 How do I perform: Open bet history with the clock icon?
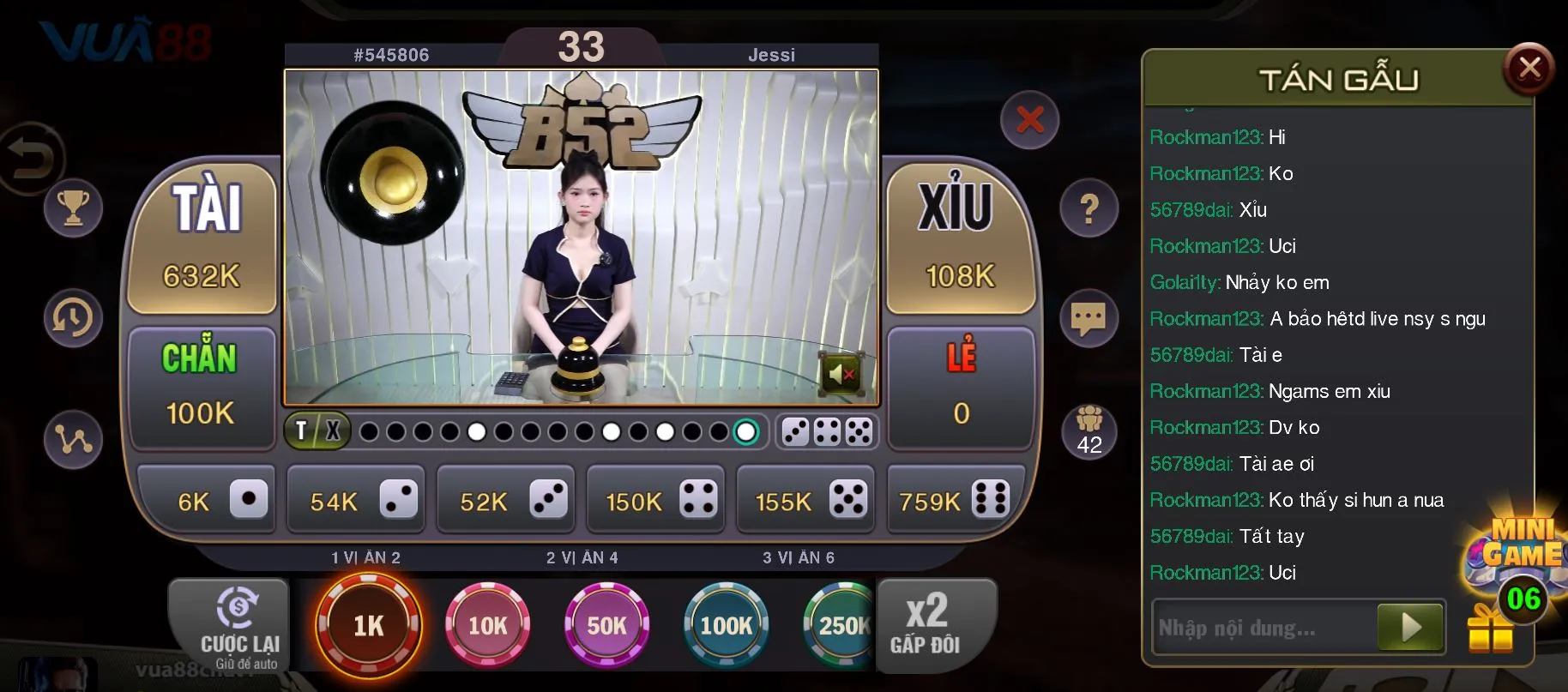pyautogui.click(x=73, y=317)
